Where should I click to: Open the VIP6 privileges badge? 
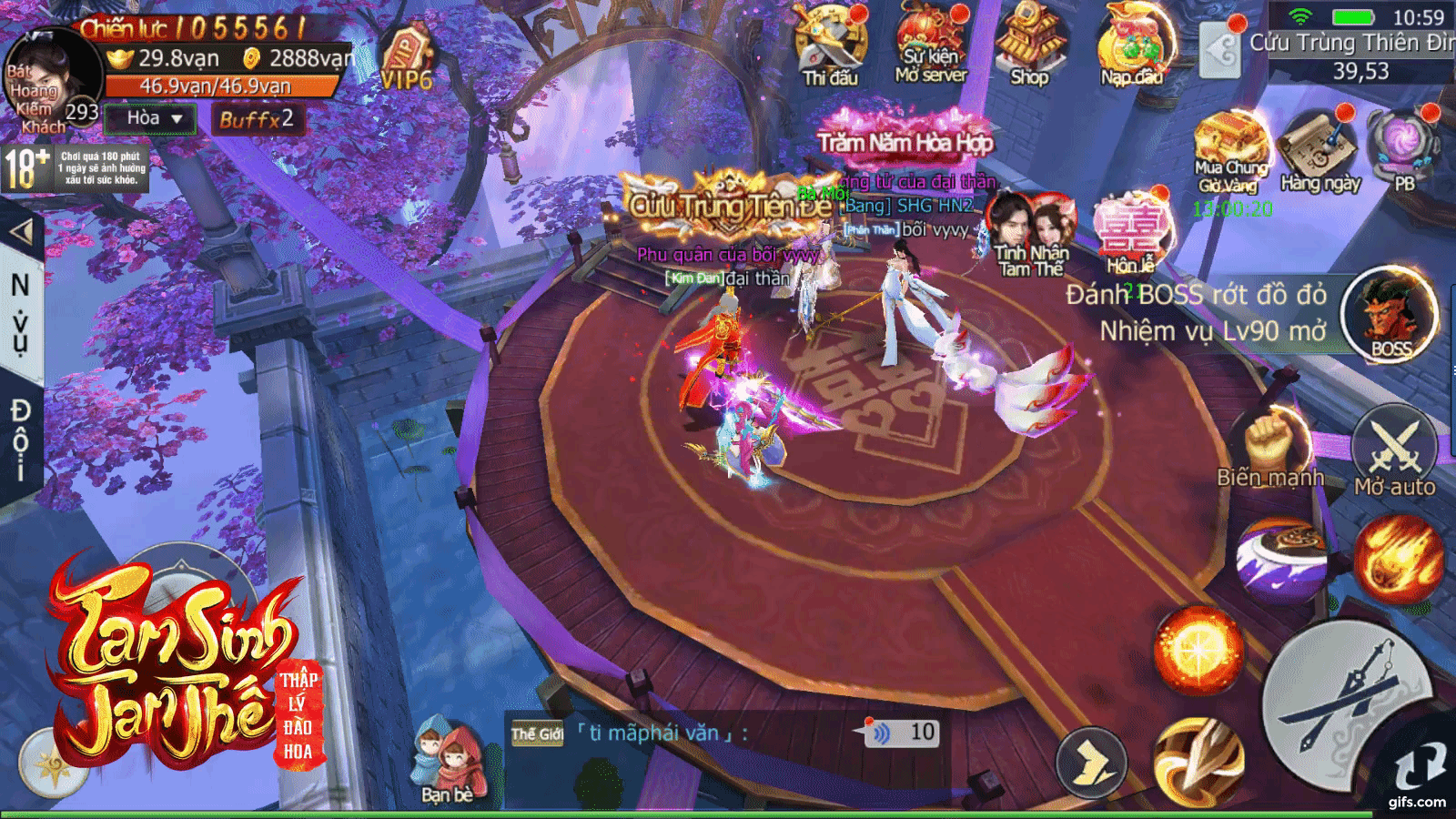pos(406,62)
